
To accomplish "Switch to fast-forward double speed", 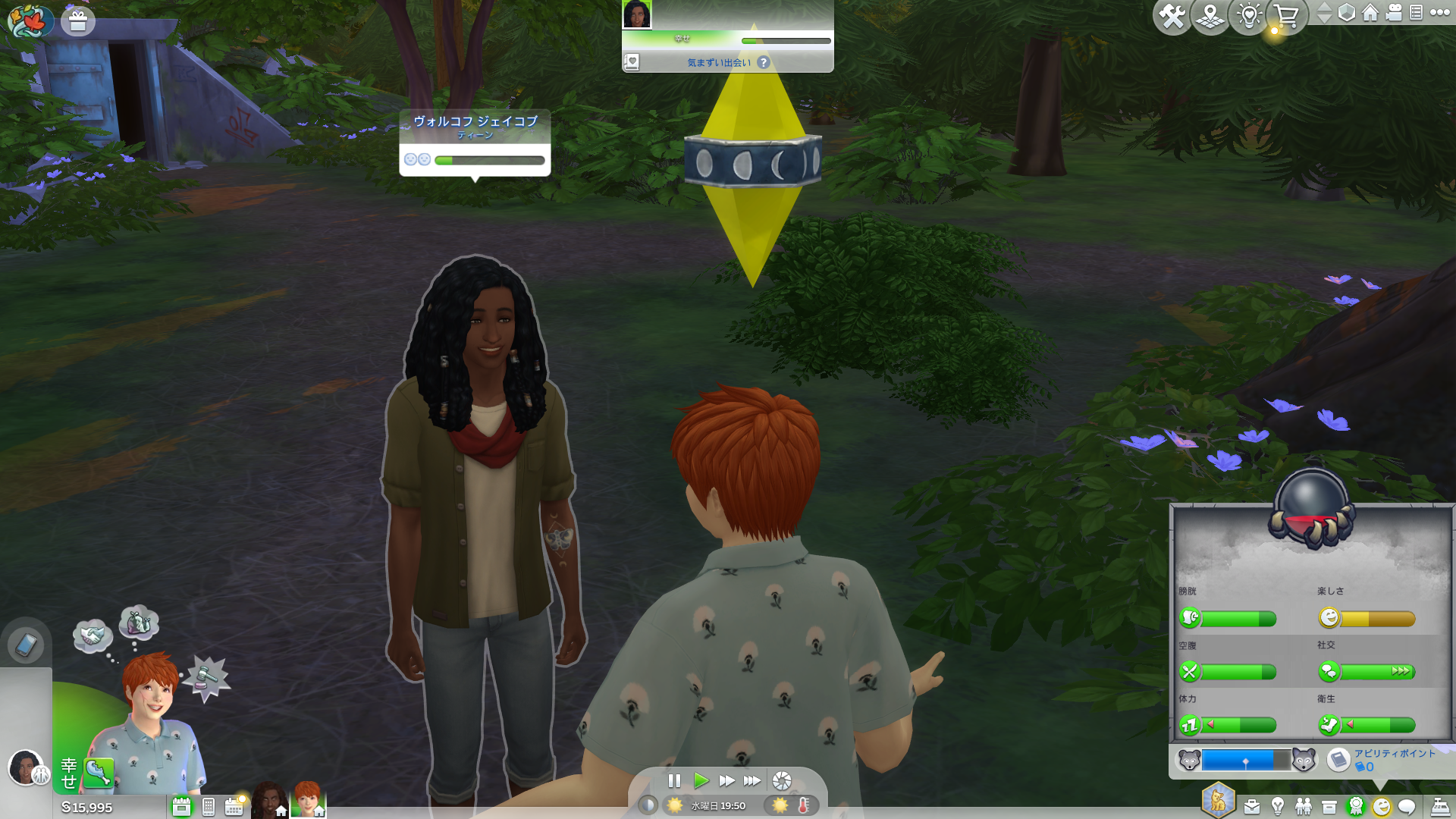I will click(x=726, y=780).
